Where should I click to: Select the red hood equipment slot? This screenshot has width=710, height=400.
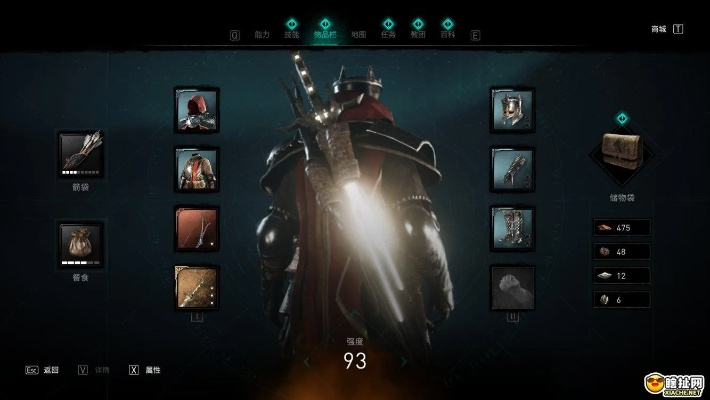pos(197,110)
